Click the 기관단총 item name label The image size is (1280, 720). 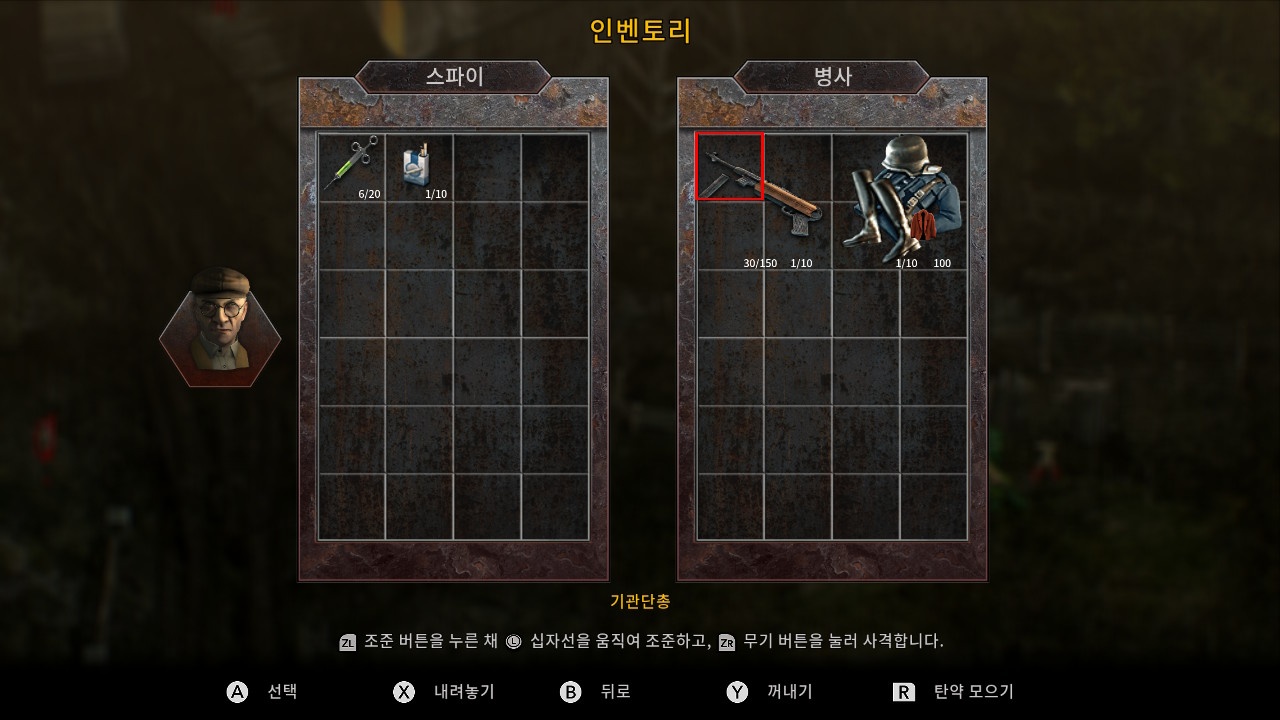pyautogui.click(x=641, y=602)
